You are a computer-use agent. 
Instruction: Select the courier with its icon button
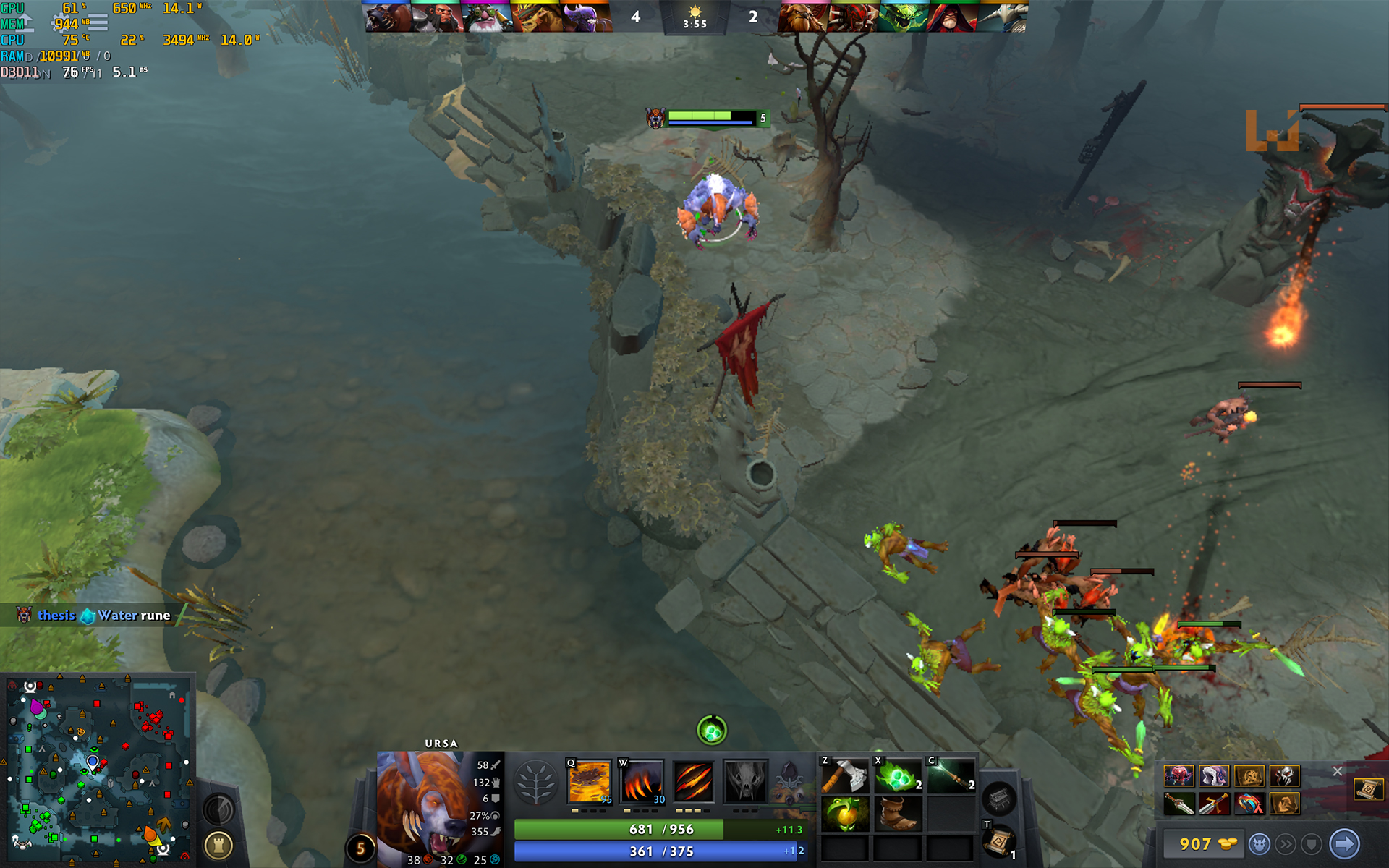click(x=1260, y=843)
